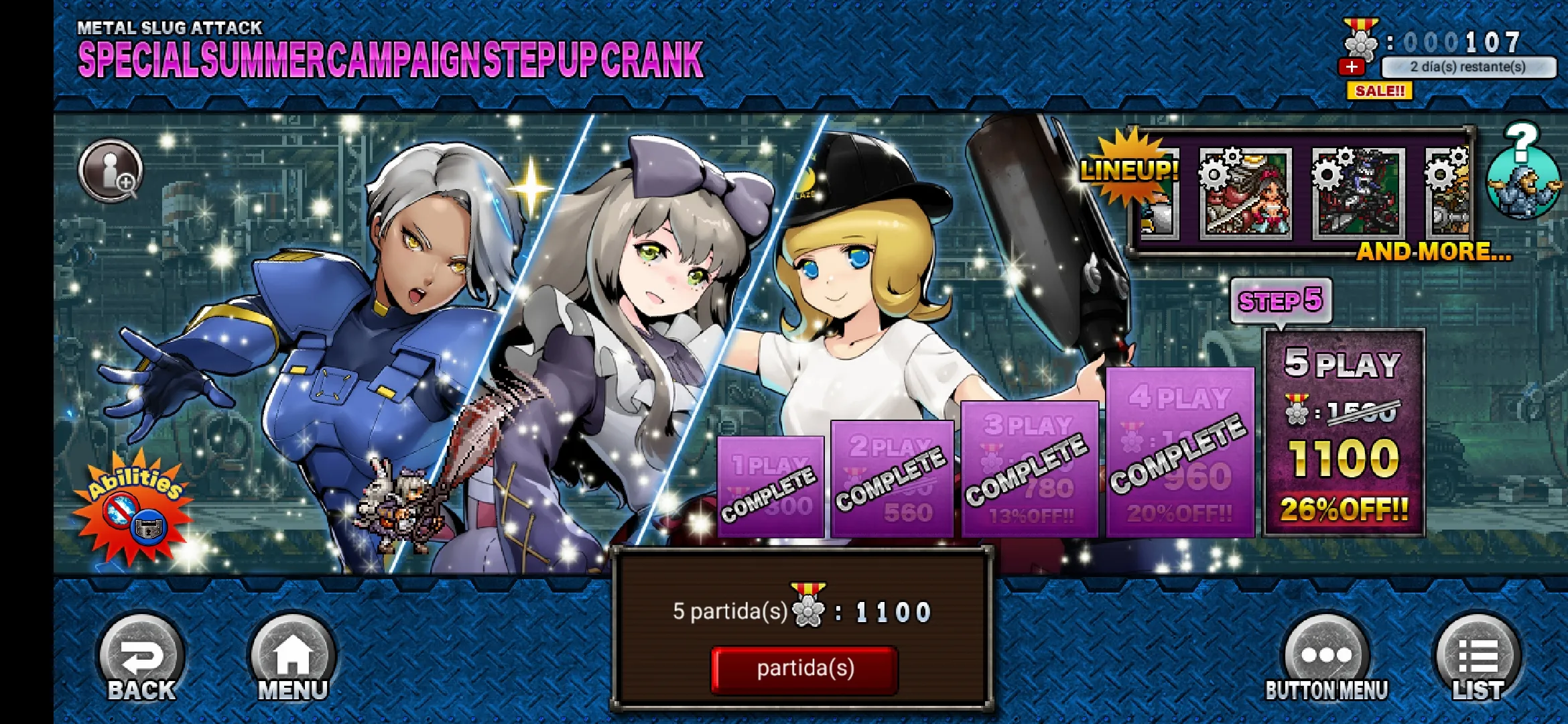Viewport: 1568px width, 724px height.
Task: Click the yellow SALE!! tag
Action: [x=1379, y=90]
